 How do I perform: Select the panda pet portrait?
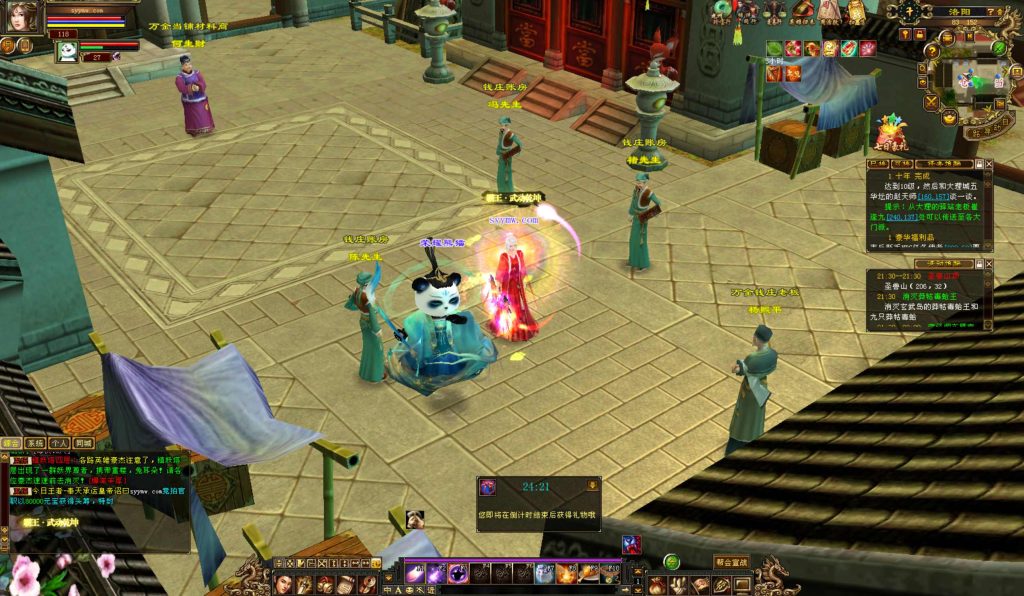(67, 51)
